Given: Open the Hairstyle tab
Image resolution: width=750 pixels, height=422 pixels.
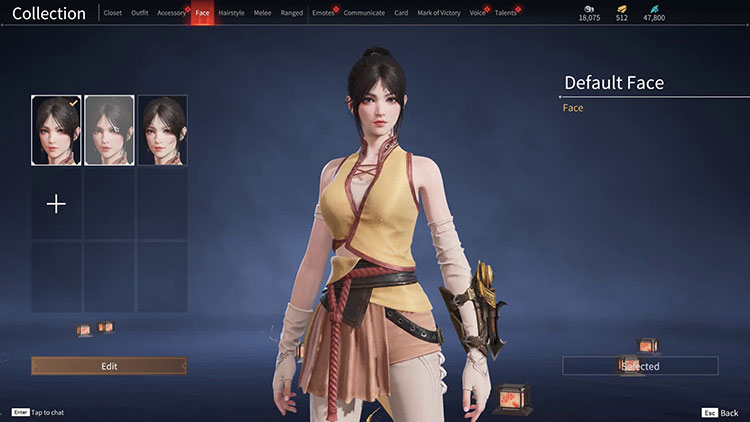Looking at the screenshot, I should click(x=231, y=13).
